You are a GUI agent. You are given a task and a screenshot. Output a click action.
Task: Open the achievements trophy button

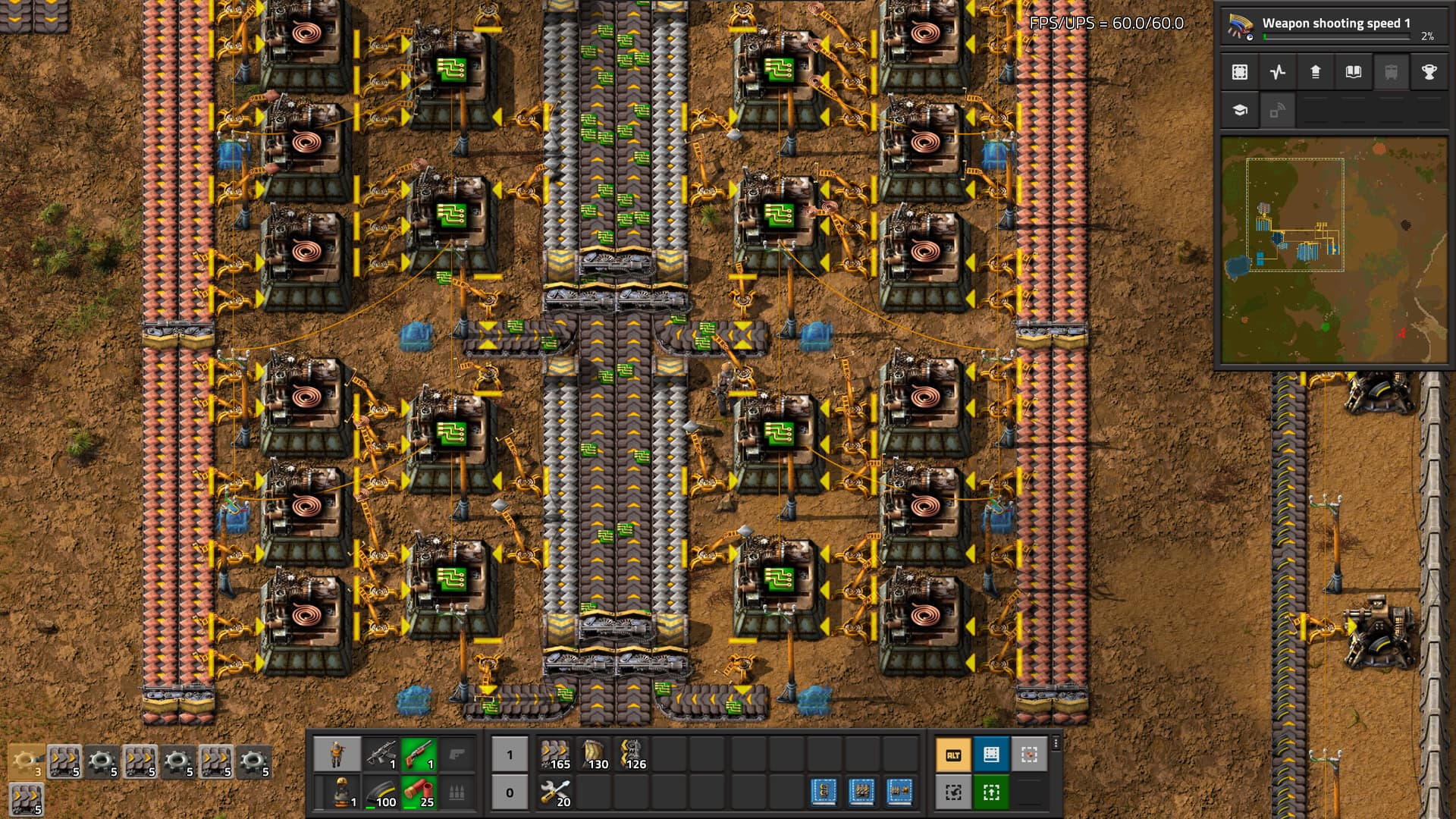tap(1429, 72)
